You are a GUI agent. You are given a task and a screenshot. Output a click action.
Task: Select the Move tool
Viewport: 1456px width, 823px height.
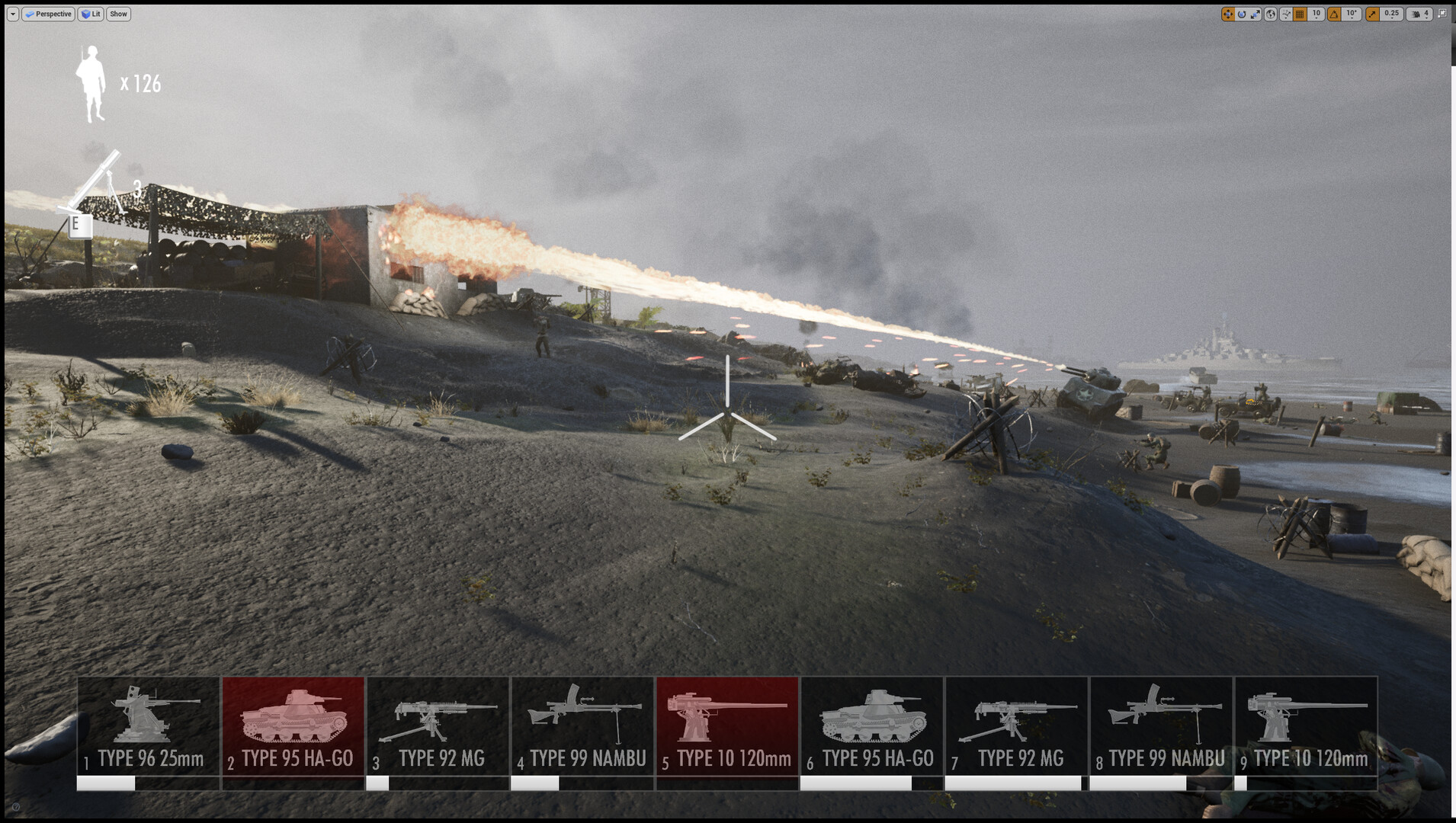(x=1227, y=14)
